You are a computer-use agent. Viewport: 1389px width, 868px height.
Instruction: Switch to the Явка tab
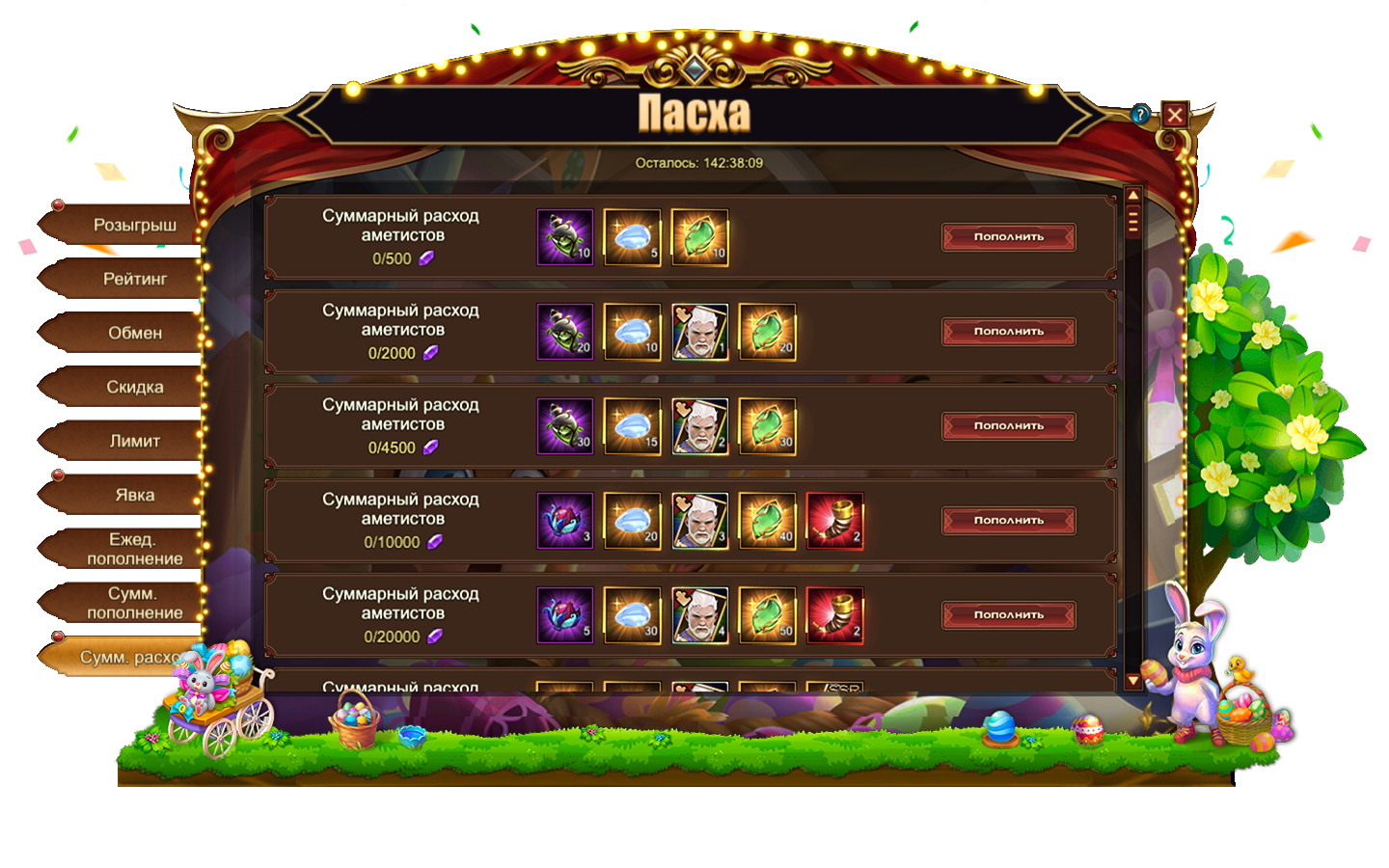[x=134, y=496]
